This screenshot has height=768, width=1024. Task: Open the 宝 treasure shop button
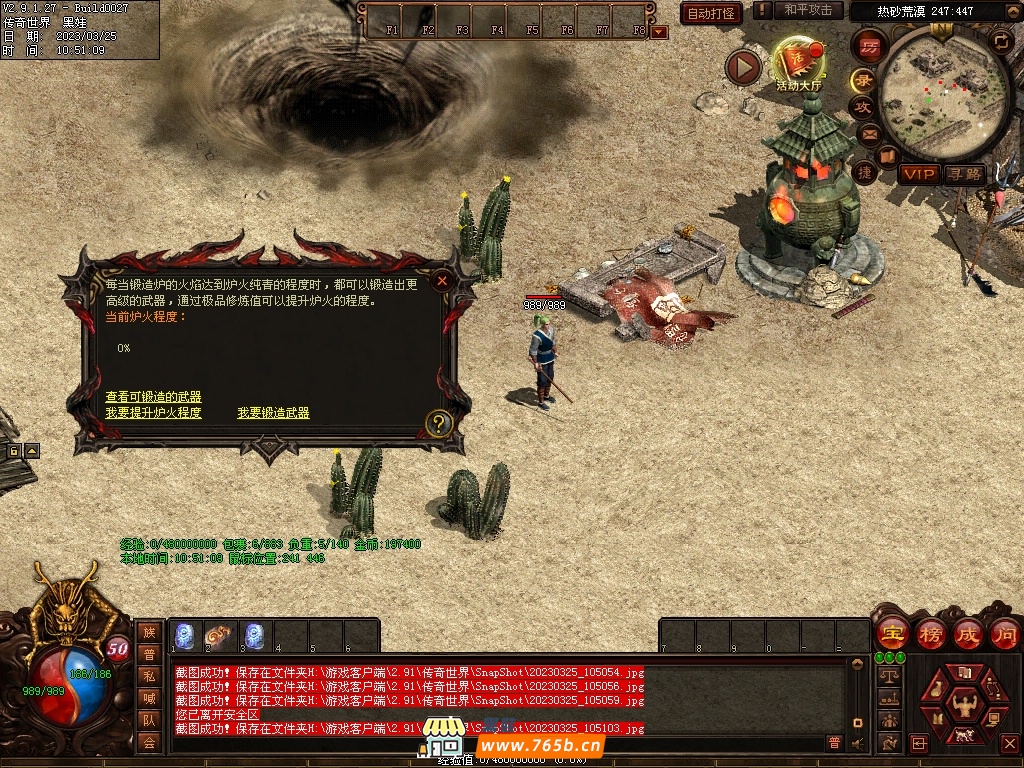coord(891,633)
